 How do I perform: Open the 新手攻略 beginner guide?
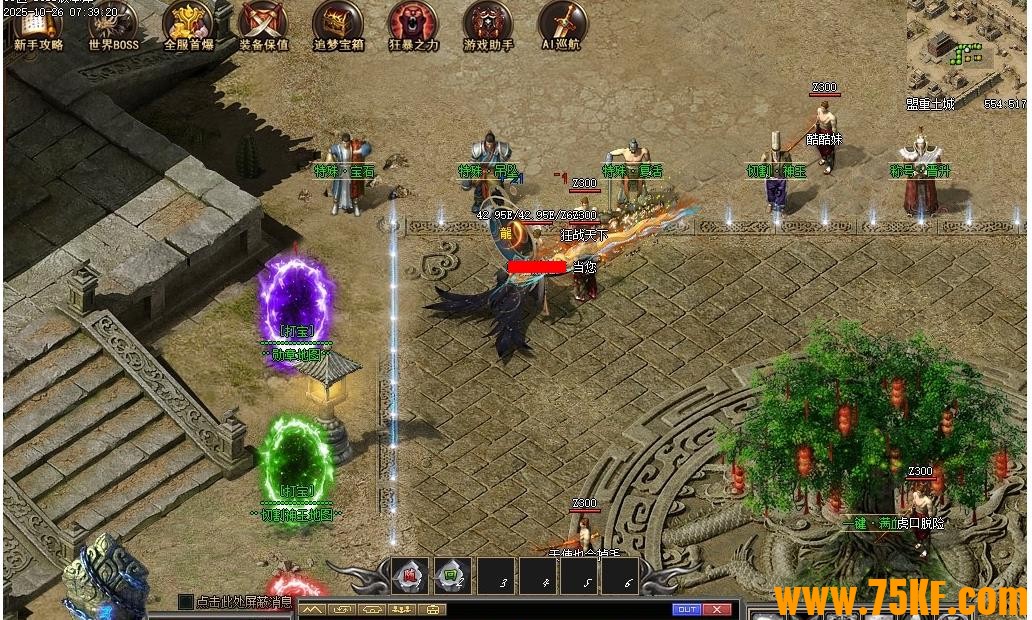38,23
